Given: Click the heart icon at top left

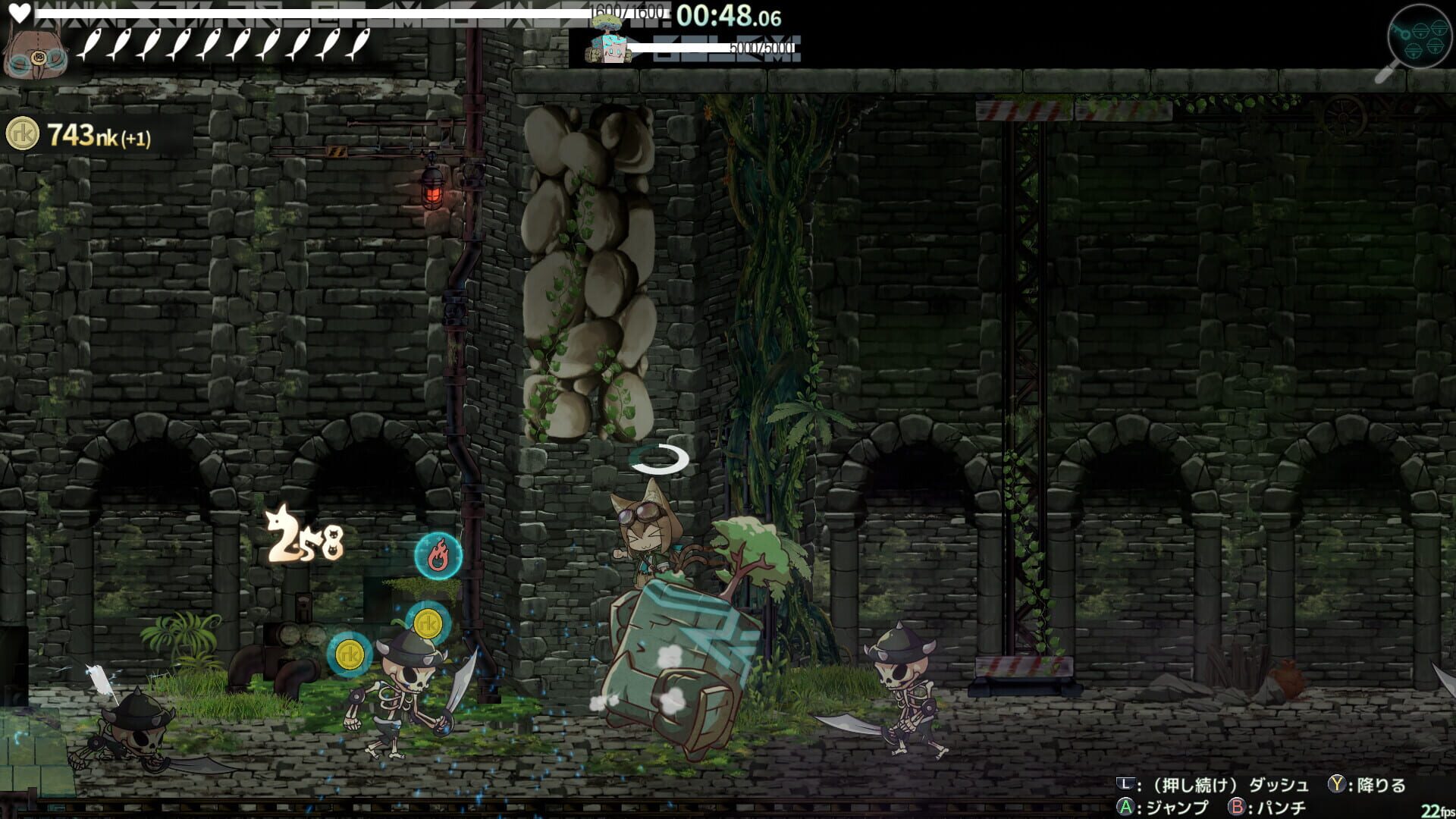Looking at the screenshot, I should [x=21, y=11].
